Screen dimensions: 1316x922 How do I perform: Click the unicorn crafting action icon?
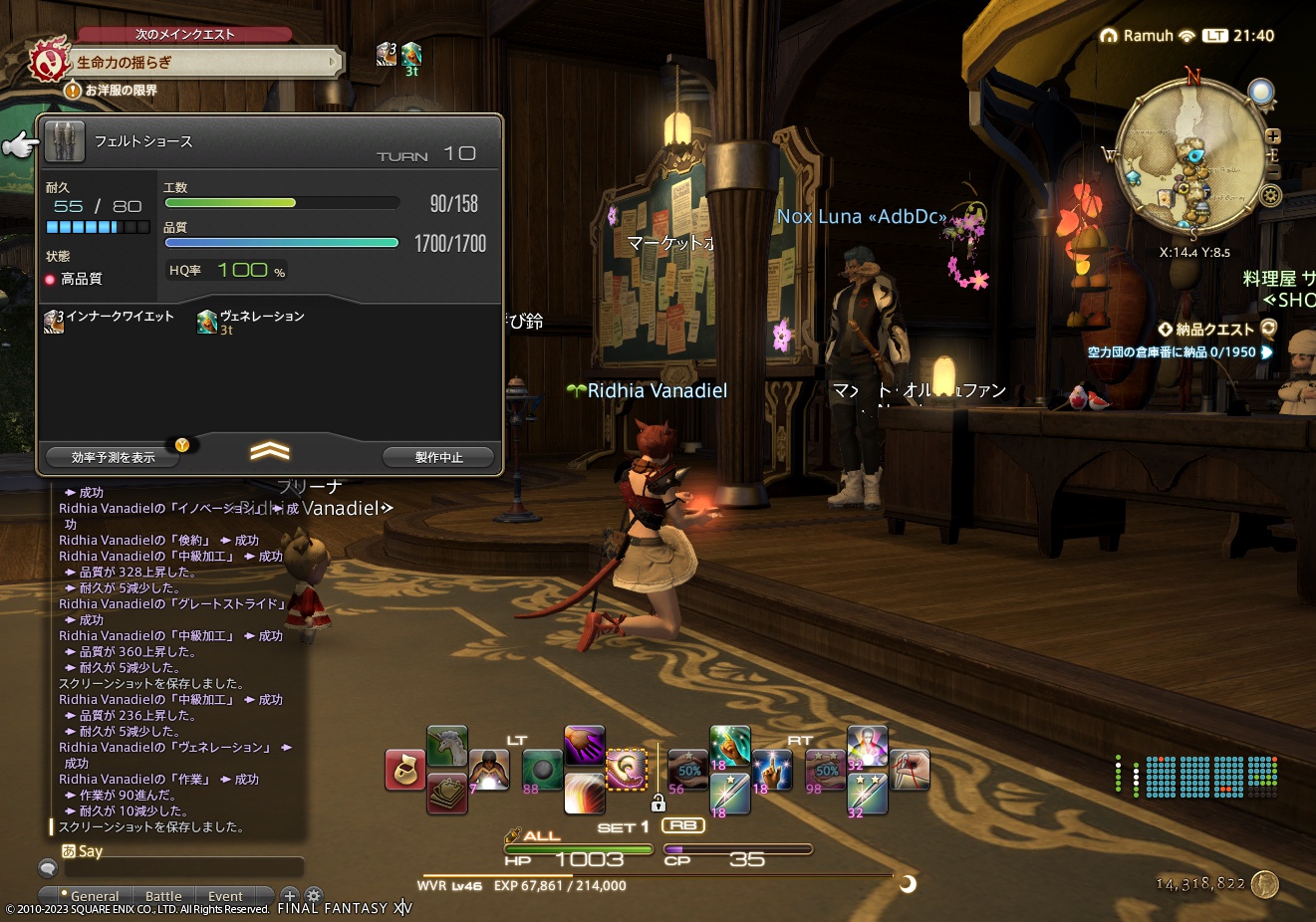447,747
